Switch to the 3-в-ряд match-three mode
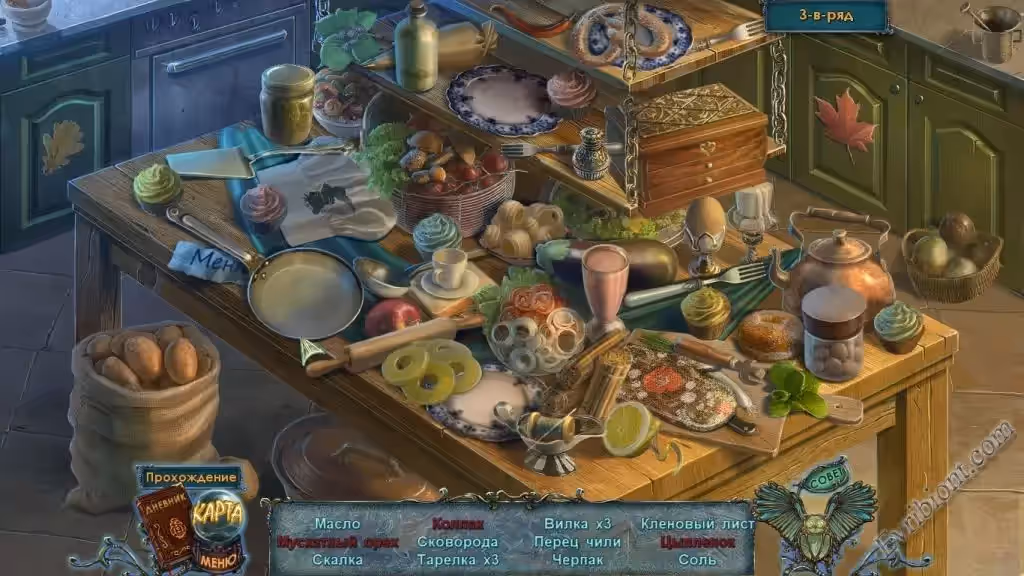 pos(825,15)
